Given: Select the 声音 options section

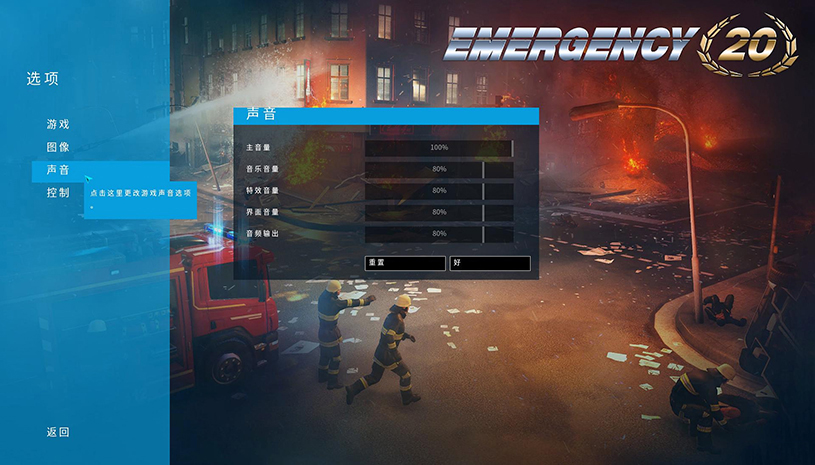Looking at the screenshot, I should click(58, 170).
